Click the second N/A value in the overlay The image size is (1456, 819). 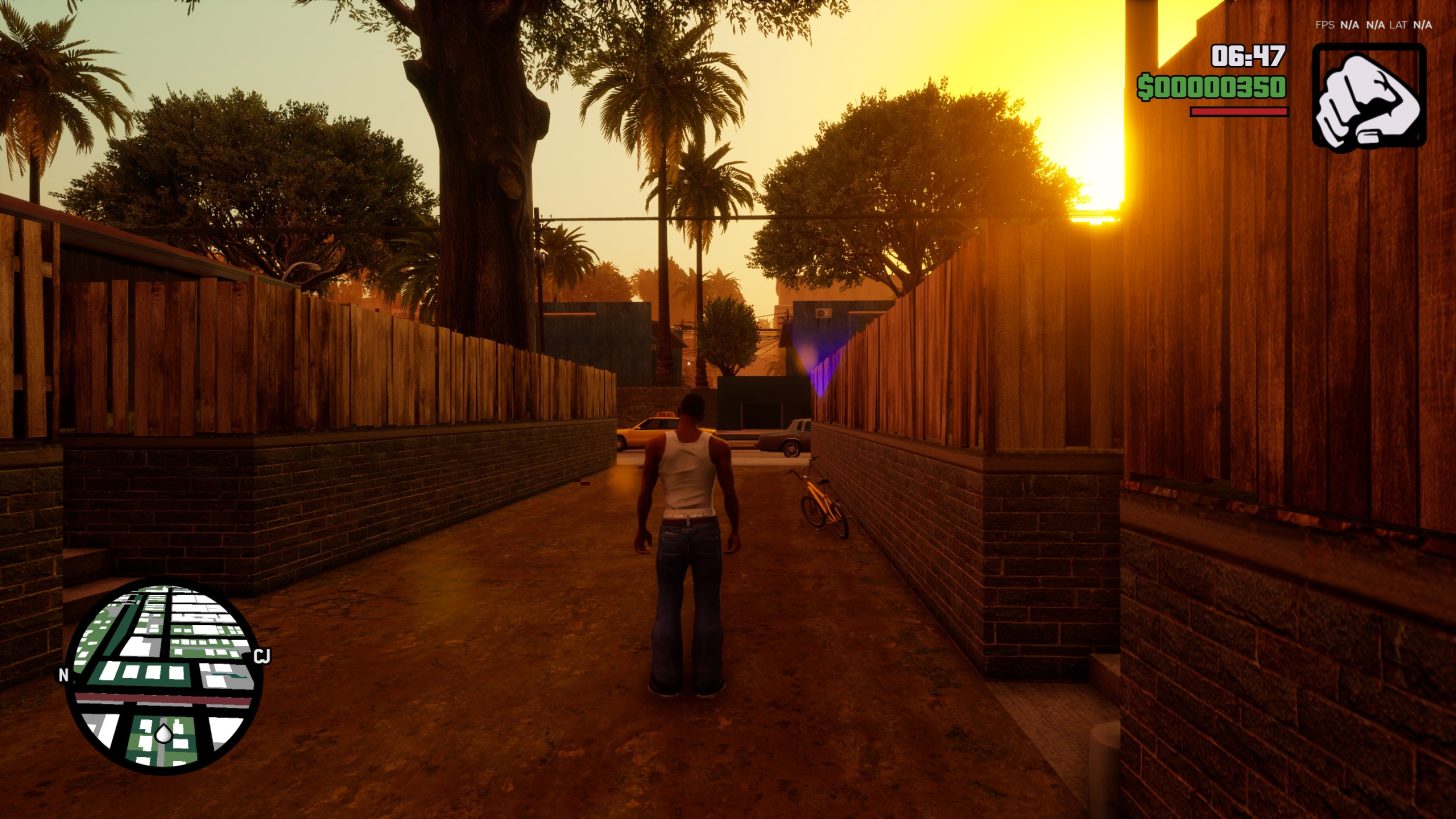1375,25
